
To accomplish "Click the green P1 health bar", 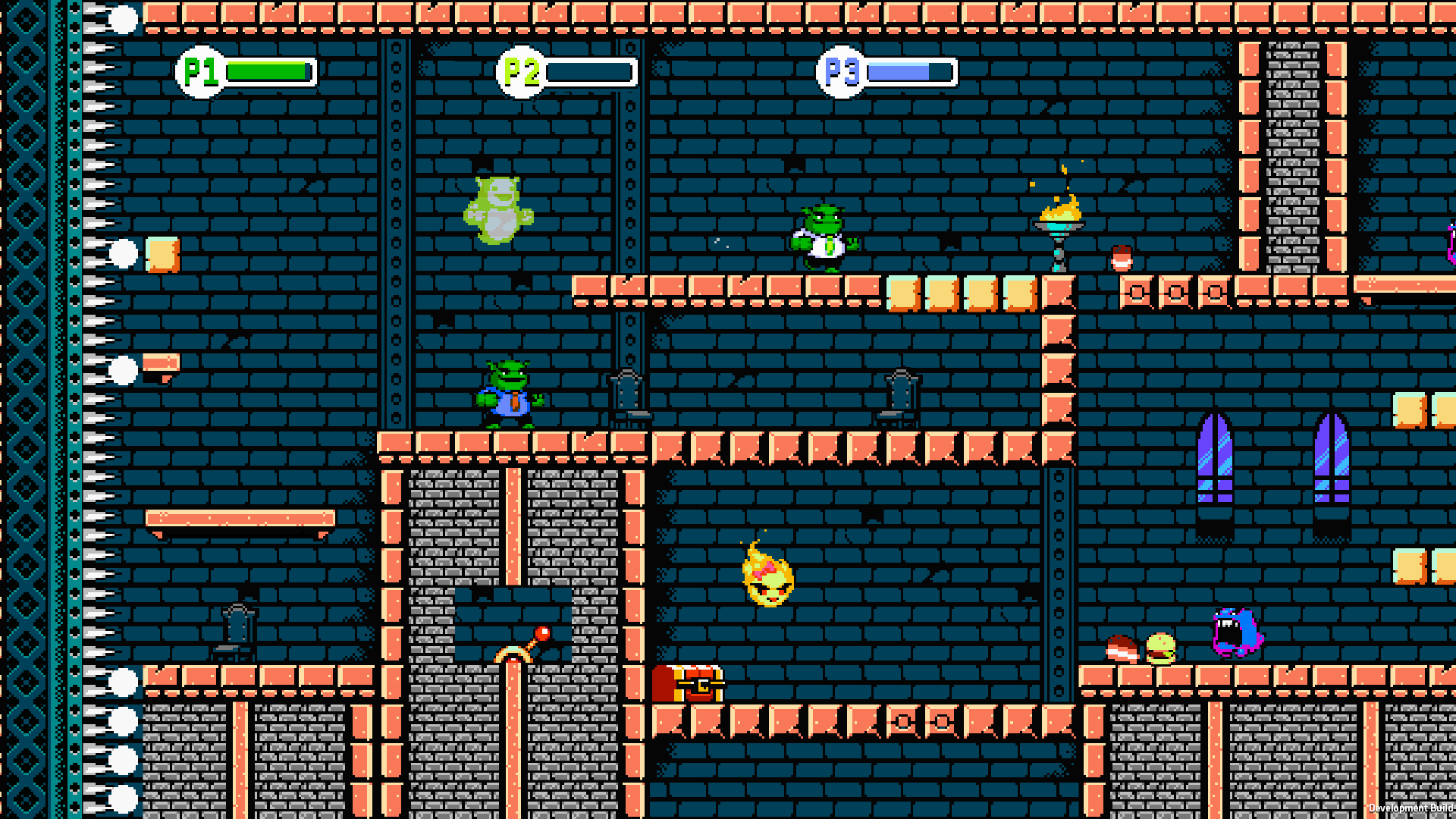I will tap(265, 72).
